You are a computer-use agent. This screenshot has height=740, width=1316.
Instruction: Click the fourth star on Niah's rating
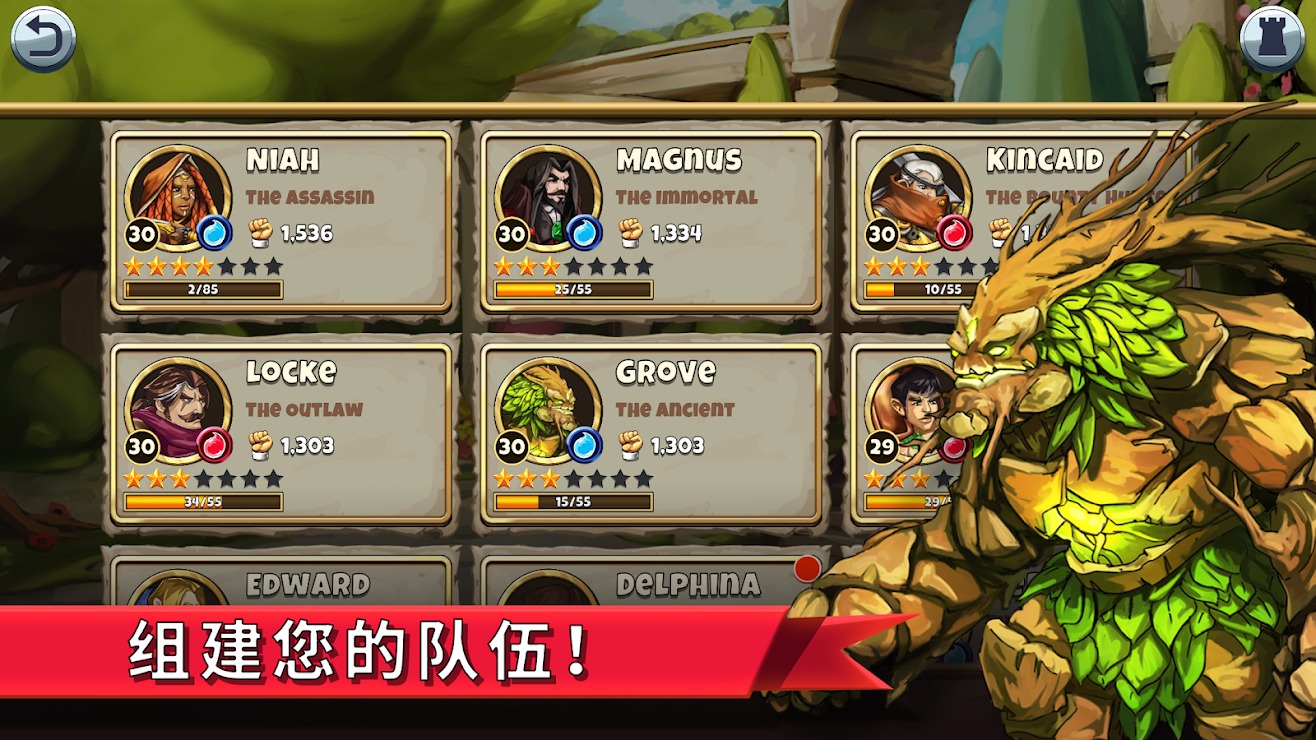click(206, 265)
